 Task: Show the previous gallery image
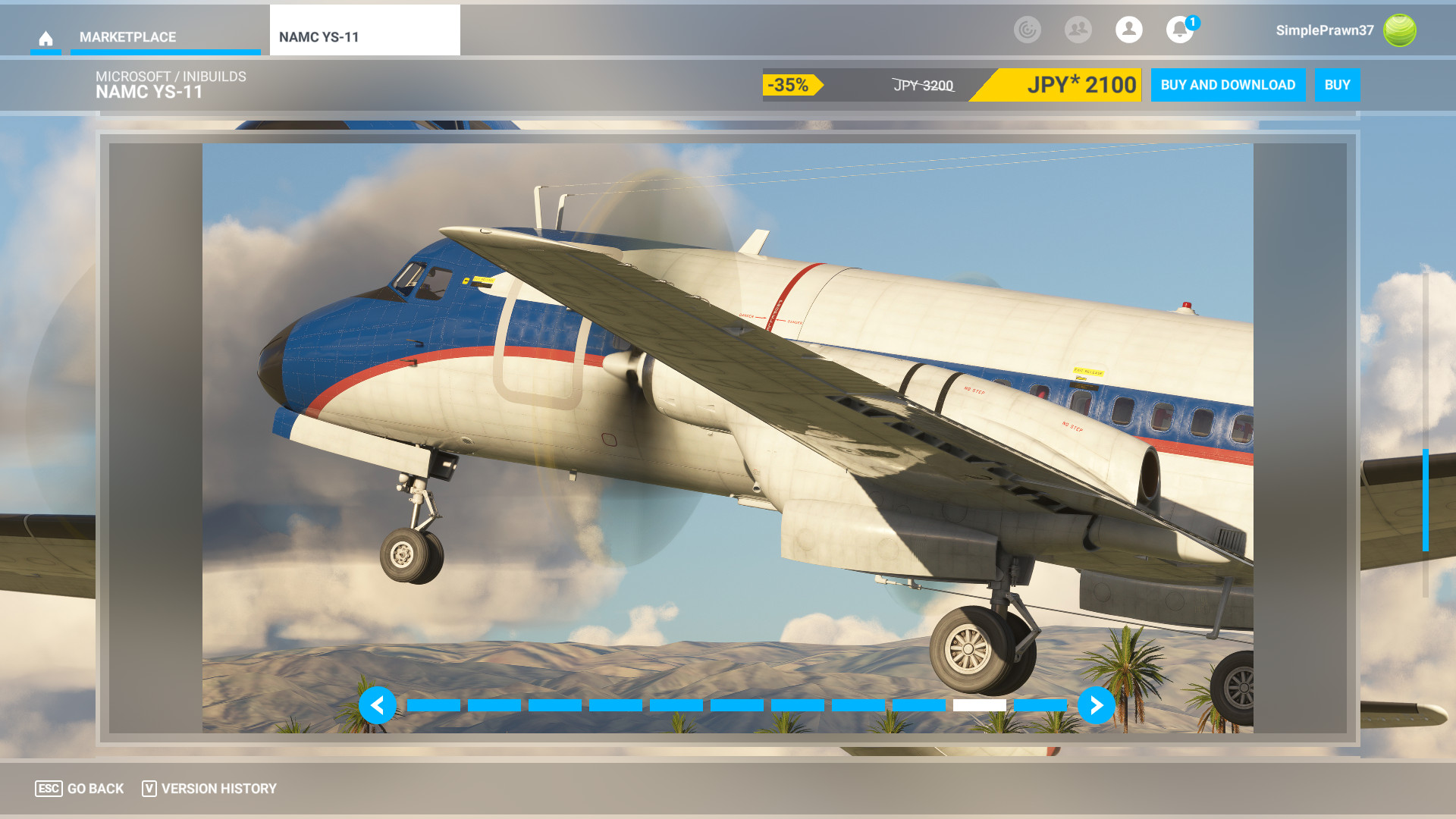pyautogui.click(x=378, y=705)
